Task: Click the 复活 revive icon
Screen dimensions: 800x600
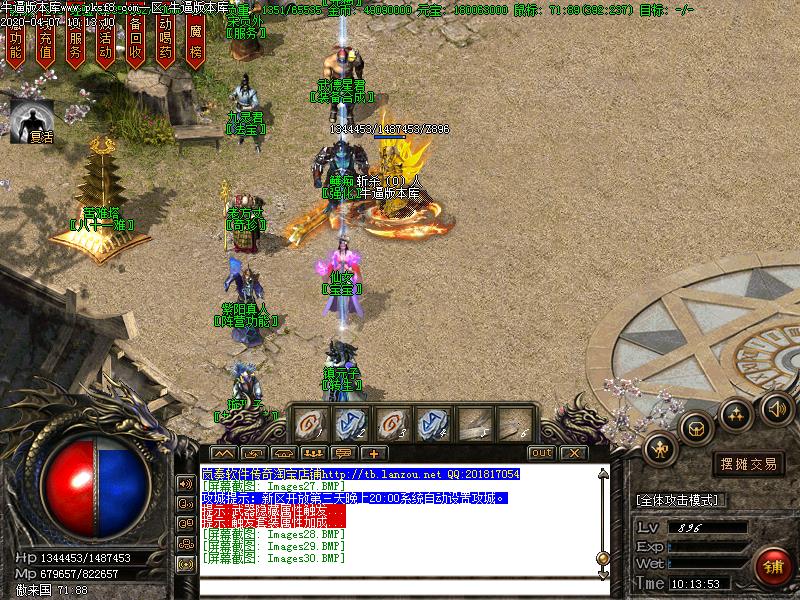Action: pyautogui.click(x=33, y=121)
